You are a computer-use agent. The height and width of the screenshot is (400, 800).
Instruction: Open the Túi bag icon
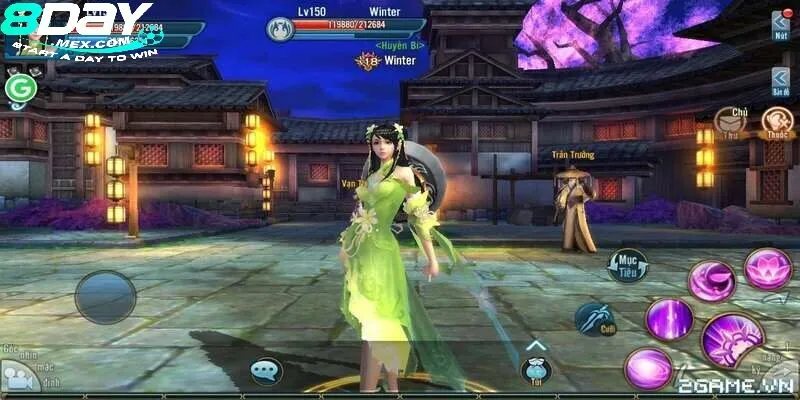pyautogui.click(x=536, y=372)
